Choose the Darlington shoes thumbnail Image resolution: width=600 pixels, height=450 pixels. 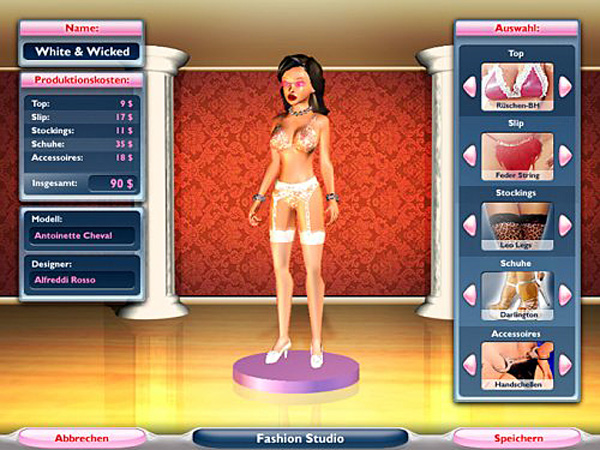tap(516, 293)
